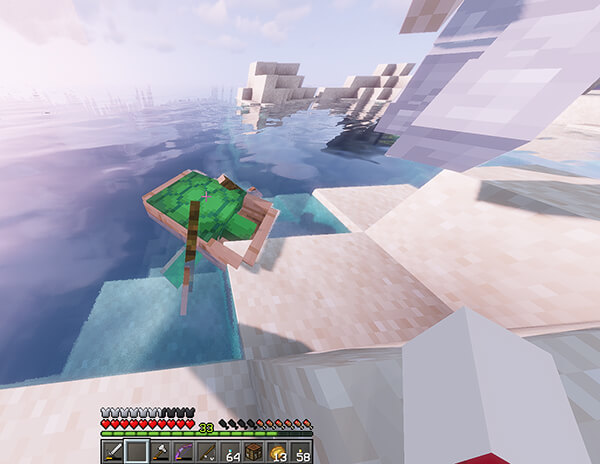600x464 pixels.
Task: Select the hotbar stack of 64 items
Action: tap(229, 452)
